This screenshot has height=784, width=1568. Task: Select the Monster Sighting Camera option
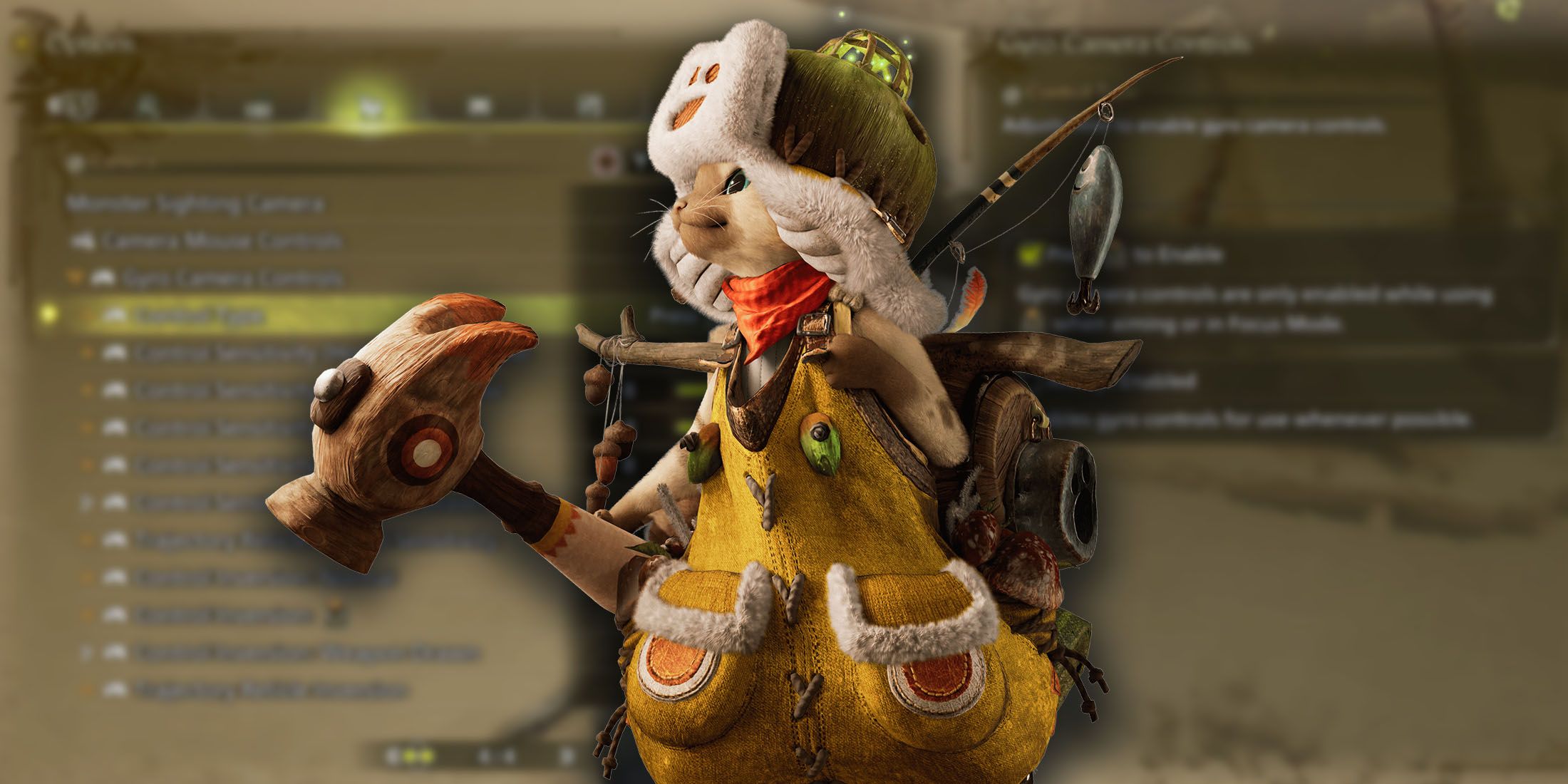pos(195,205)
